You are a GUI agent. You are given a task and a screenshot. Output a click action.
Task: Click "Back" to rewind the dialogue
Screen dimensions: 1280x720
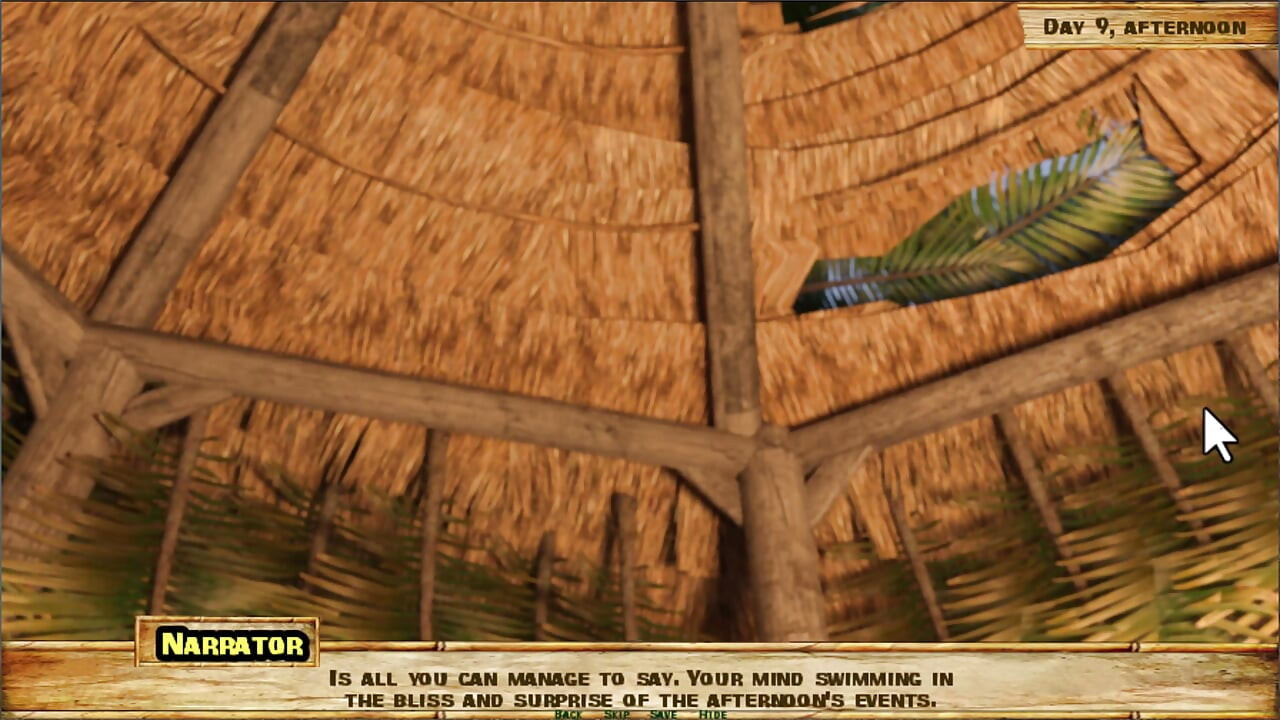(x=568, y=716)
